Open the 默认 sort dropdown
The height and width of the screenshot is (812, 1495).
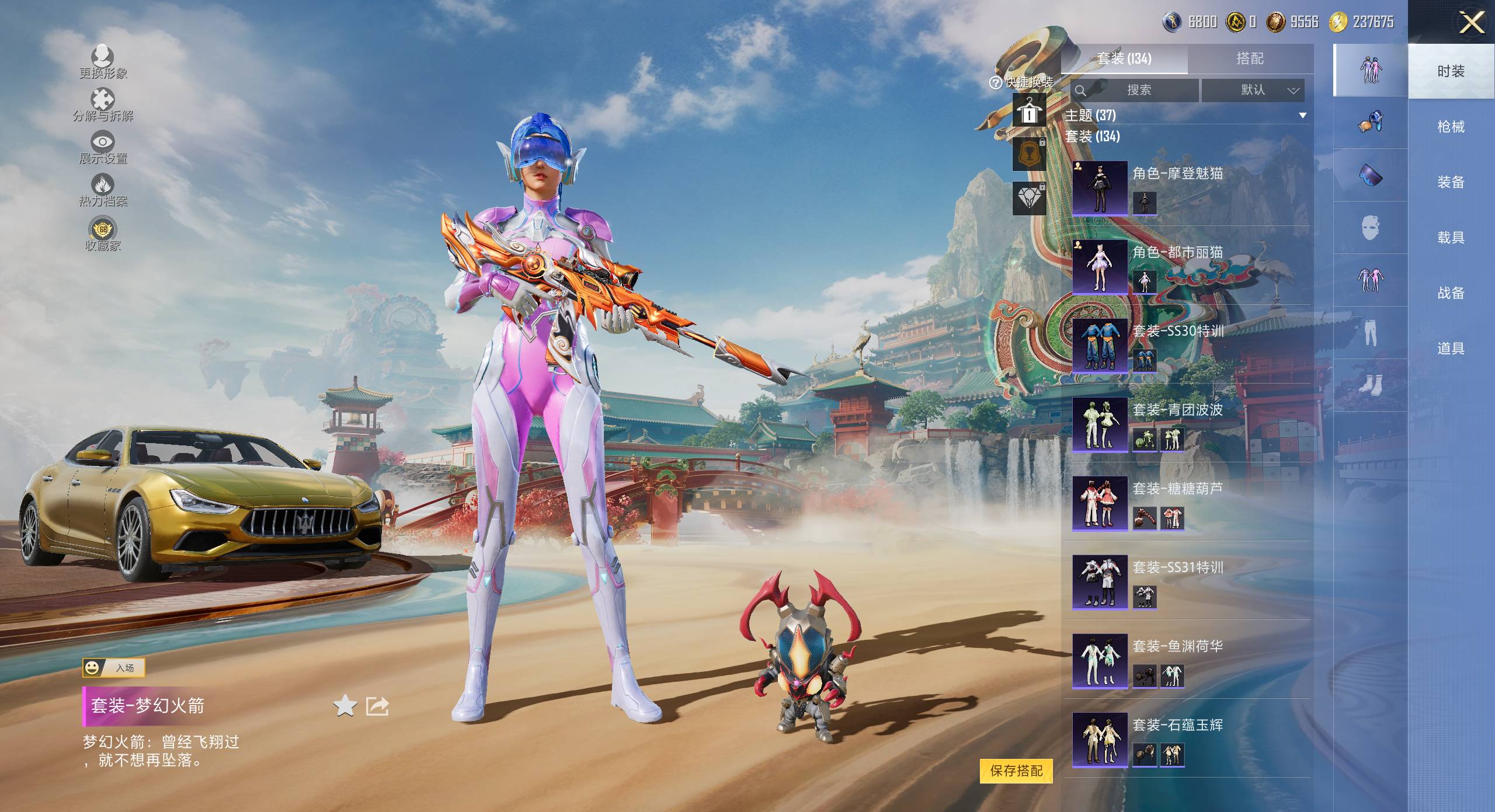1253,90
